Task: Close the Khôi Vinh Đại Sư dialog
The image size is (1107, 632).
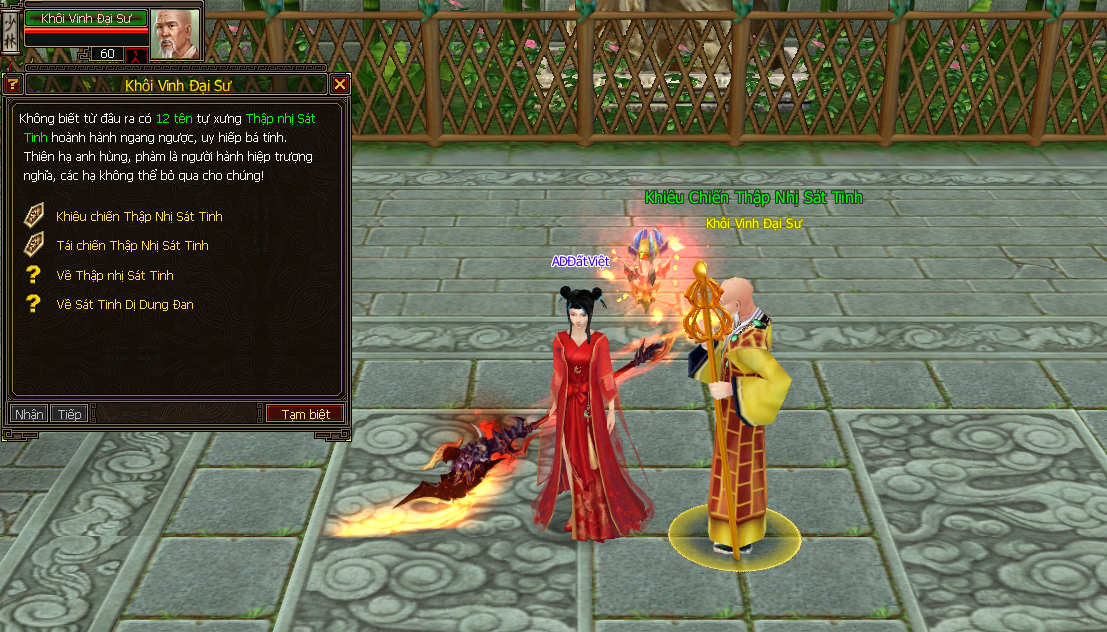Action: (x=340, y=84)
